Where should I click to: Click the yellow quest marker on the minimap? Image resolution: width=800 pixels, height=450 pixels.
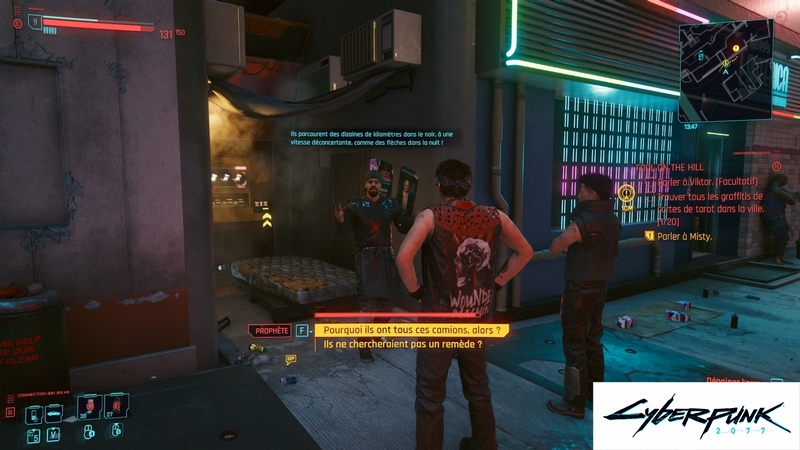736,47
